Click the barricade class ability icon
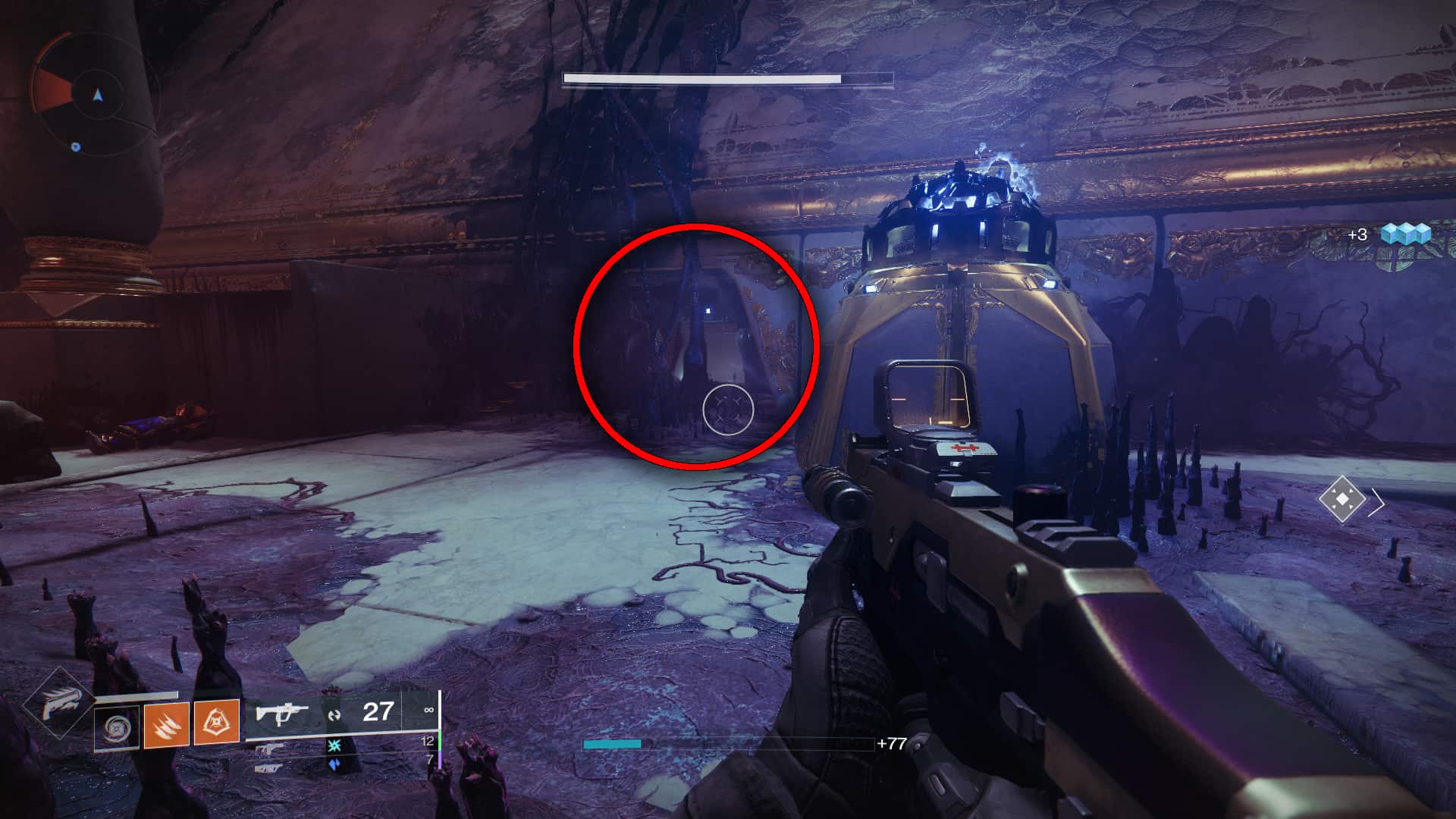 pyautogui.click(x=118, y=728)
